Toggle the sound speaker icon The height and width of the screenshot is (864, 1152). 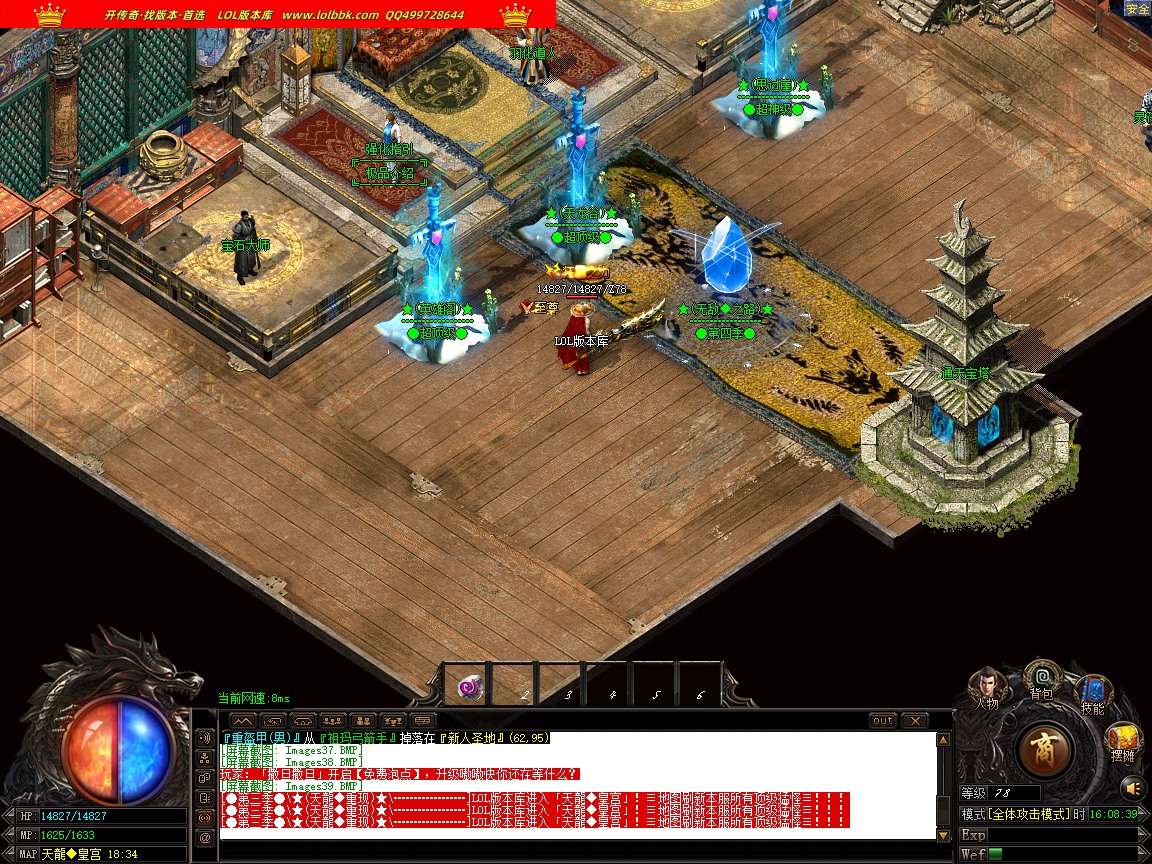[1132, 786]
